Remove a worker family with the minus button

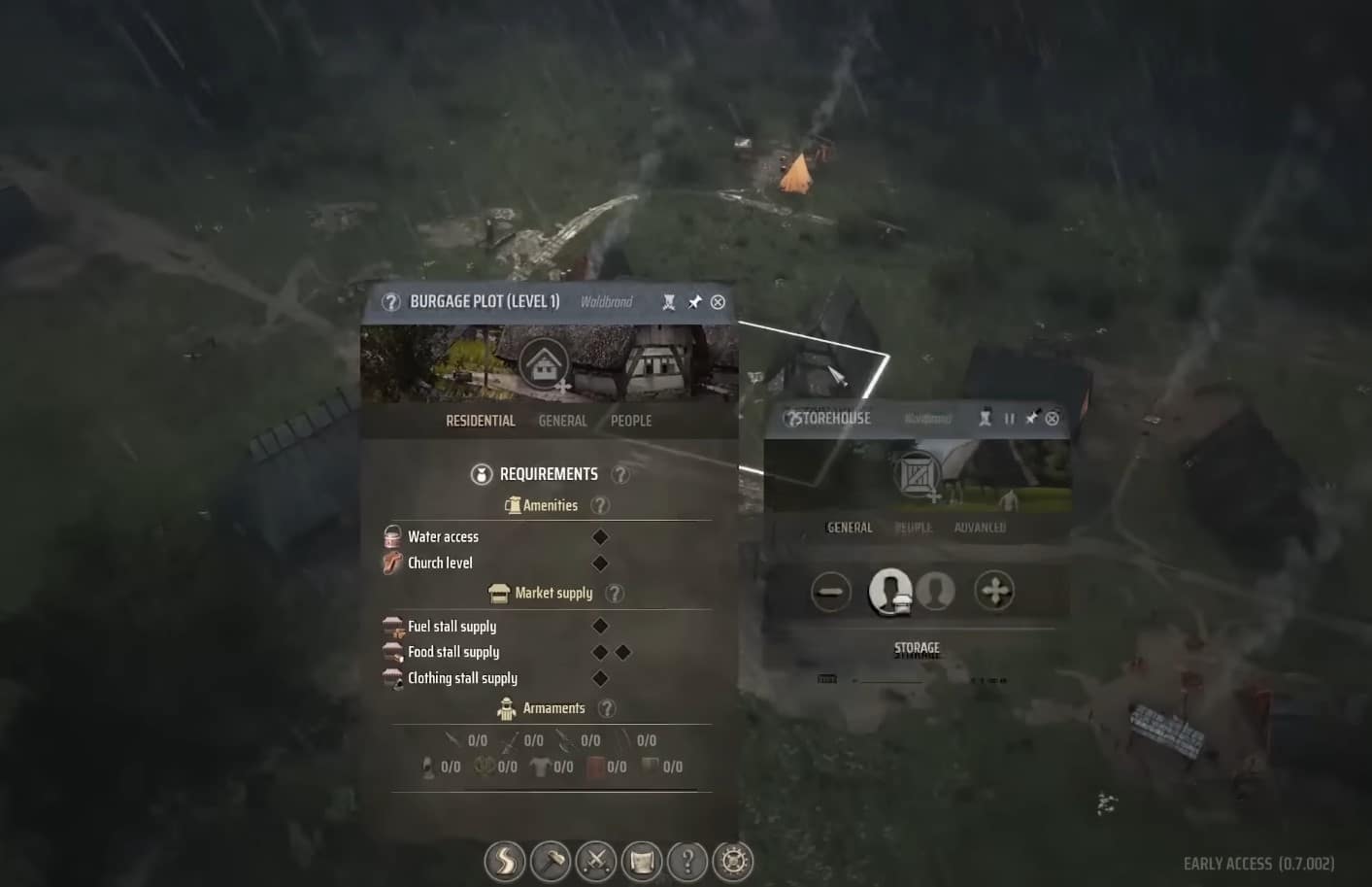tap(831, 591)
